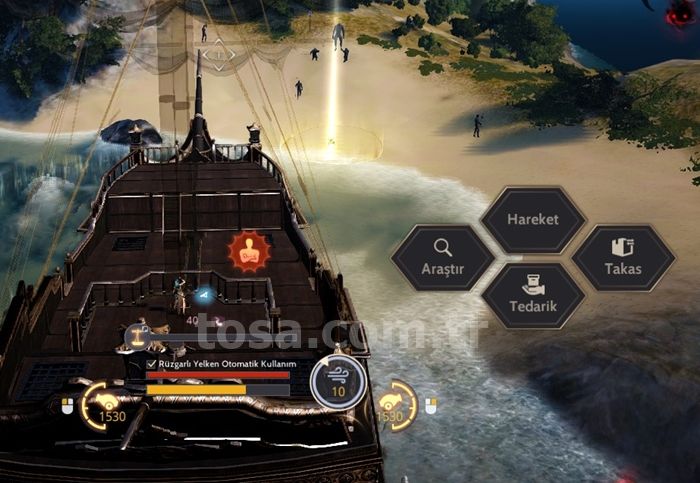Fire the right-side cannon icon

(390, 403)
